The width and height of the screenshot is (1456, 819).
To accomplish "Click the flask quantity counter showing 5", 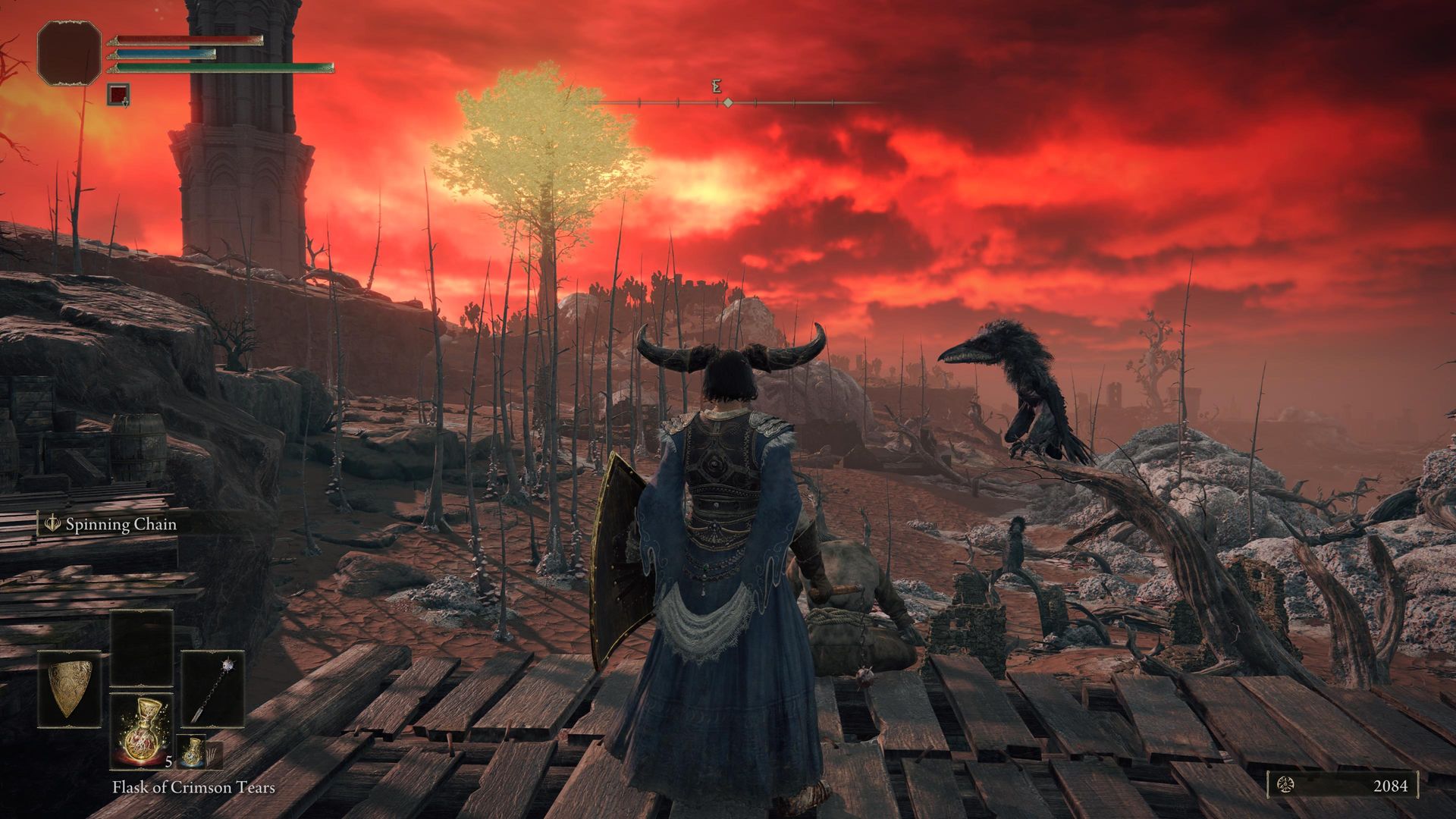I will (x=168, y=762).
